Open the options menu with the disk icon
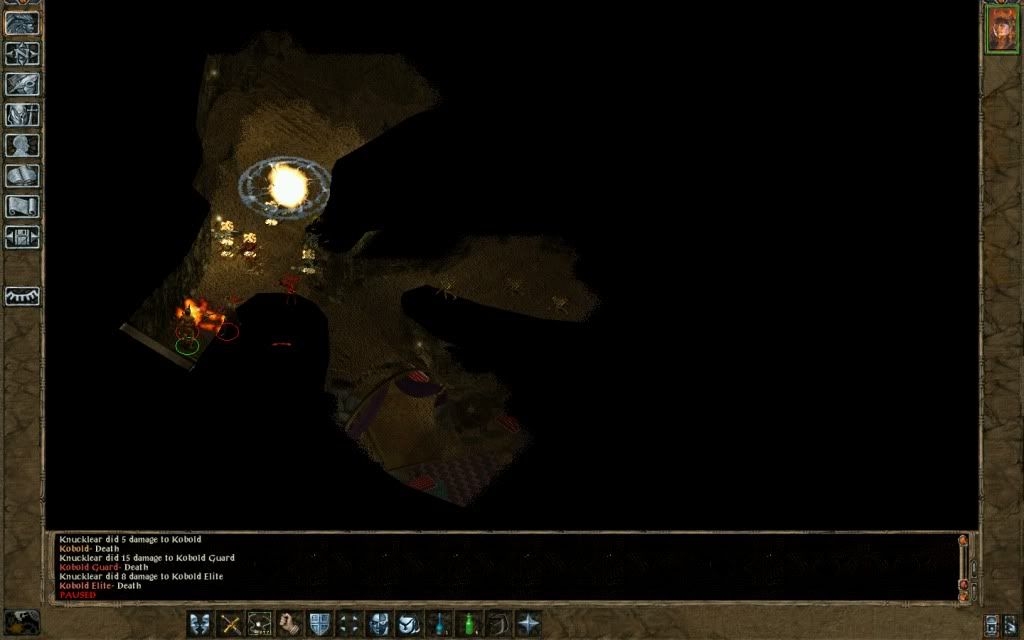The image size is (1024, 640). [x=22, y=238]
